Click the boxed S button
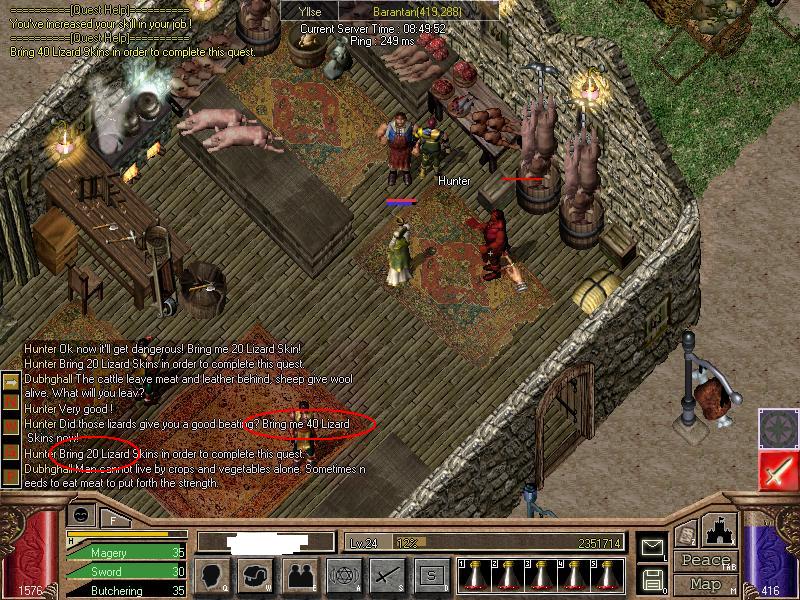Image resolution: width=800 pixels, height=600 pixels. point(431,575)
